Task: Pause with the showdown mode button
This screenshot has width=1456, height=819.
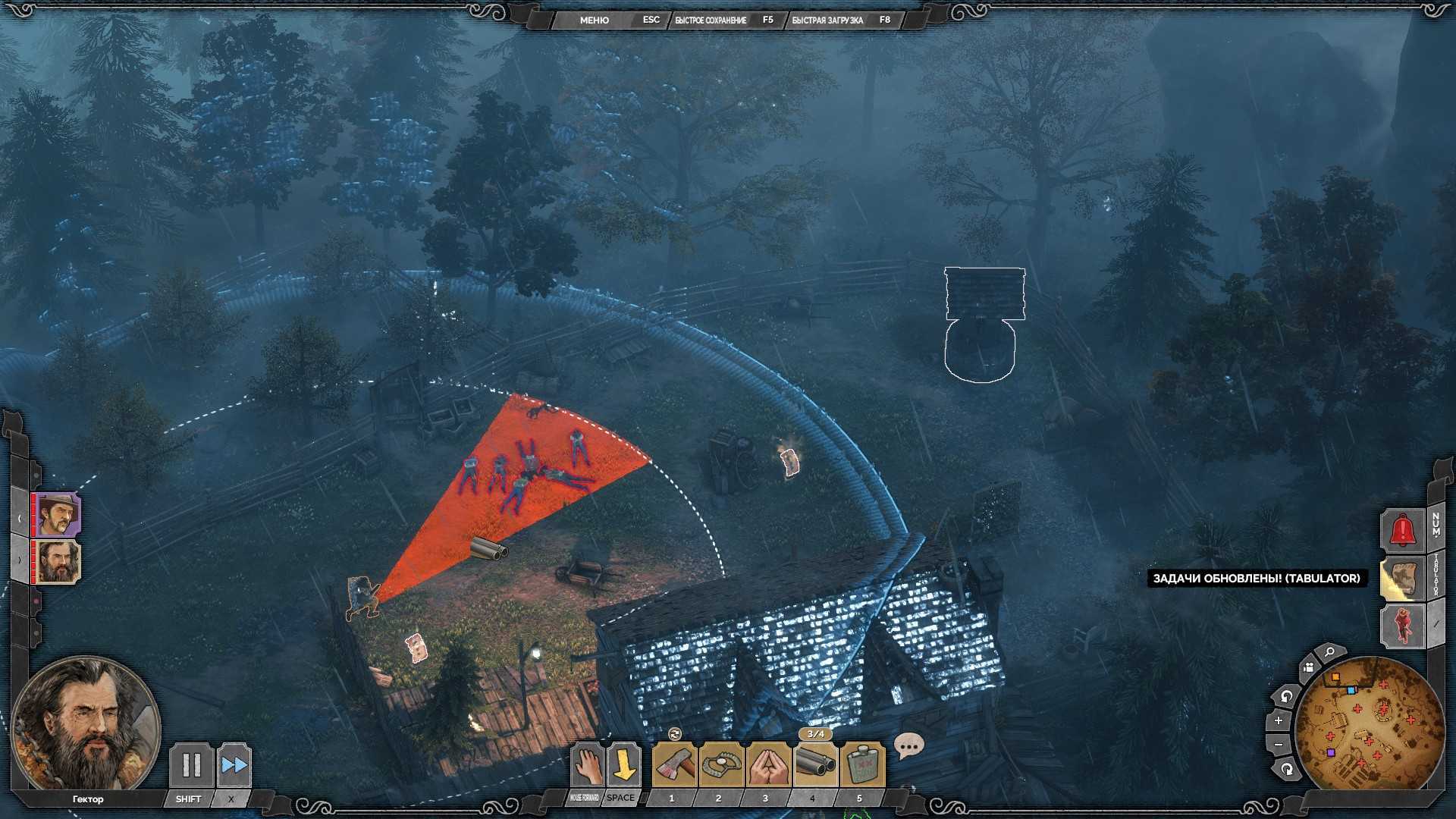Action: 190,764
